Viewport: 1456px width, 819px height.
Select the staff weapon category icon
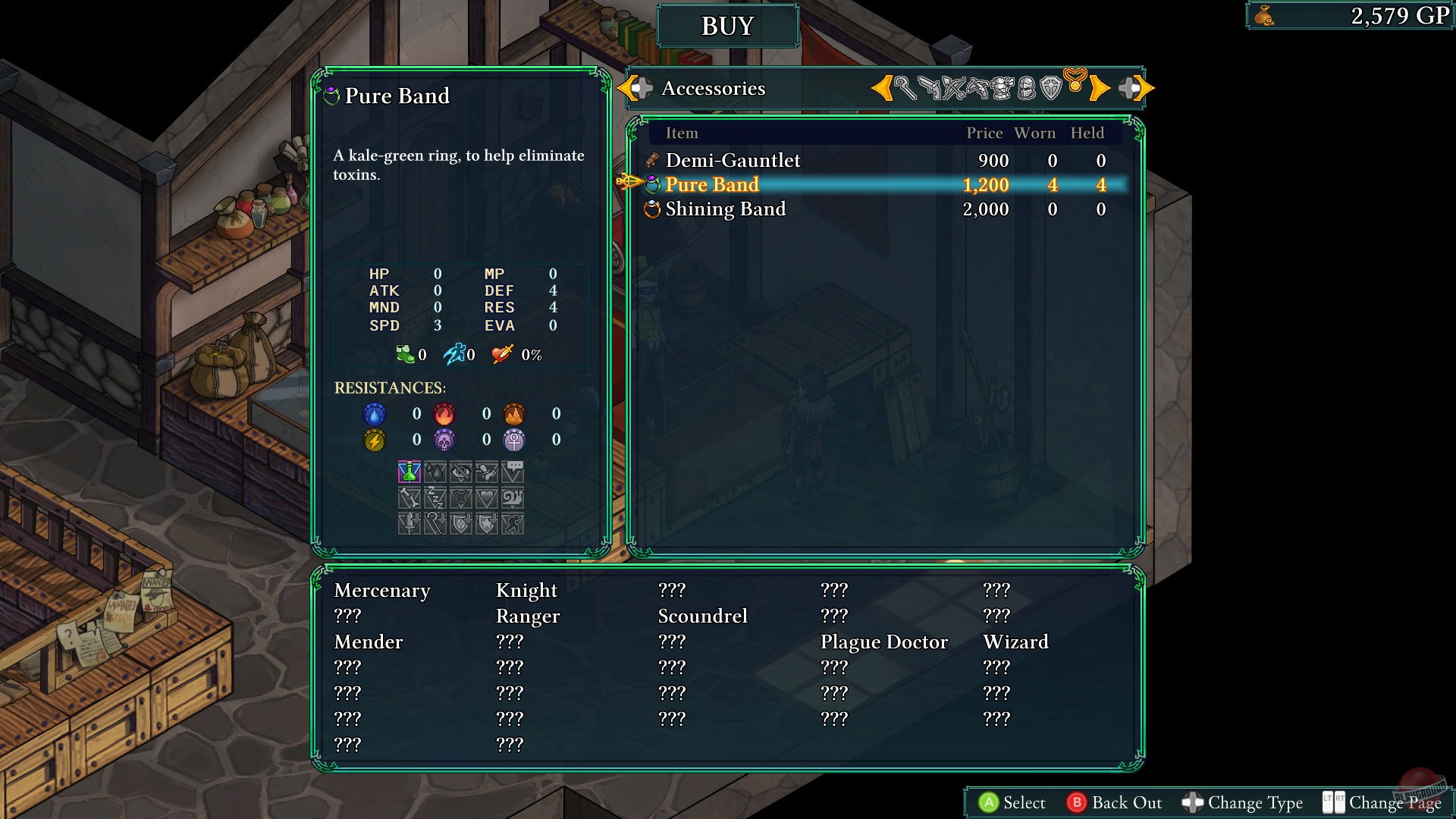click(x=907, y=87)
